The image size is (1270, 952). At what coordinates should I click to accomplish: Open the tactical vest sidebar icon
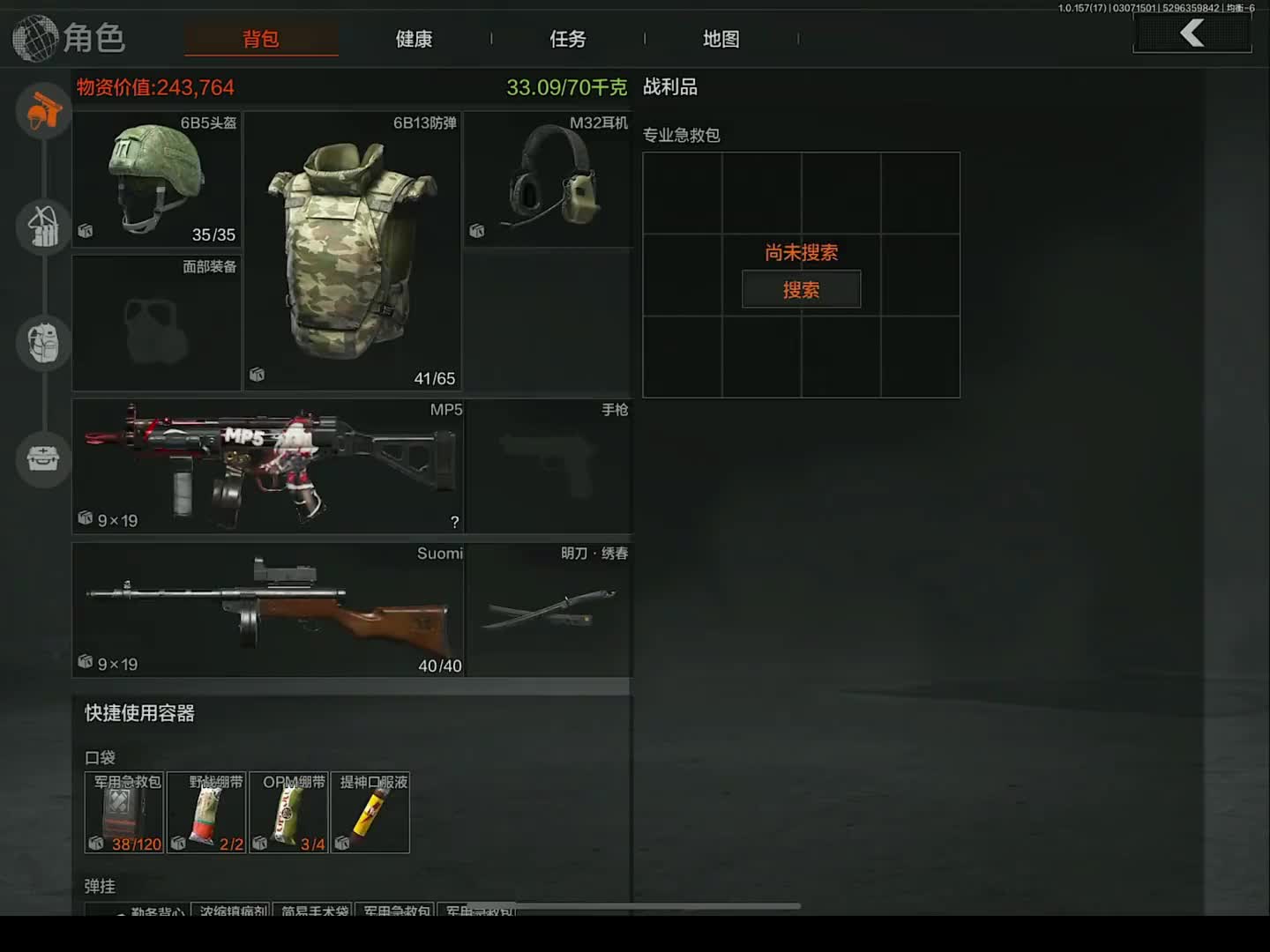coord(43,227)
